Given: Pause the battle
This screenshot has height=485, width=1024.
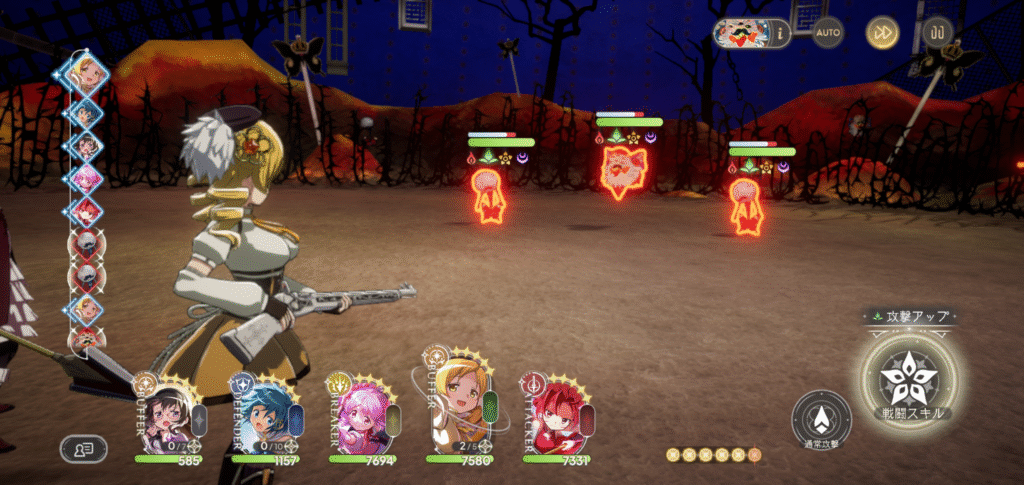Looking at the screenshot, I should (937, 33).
